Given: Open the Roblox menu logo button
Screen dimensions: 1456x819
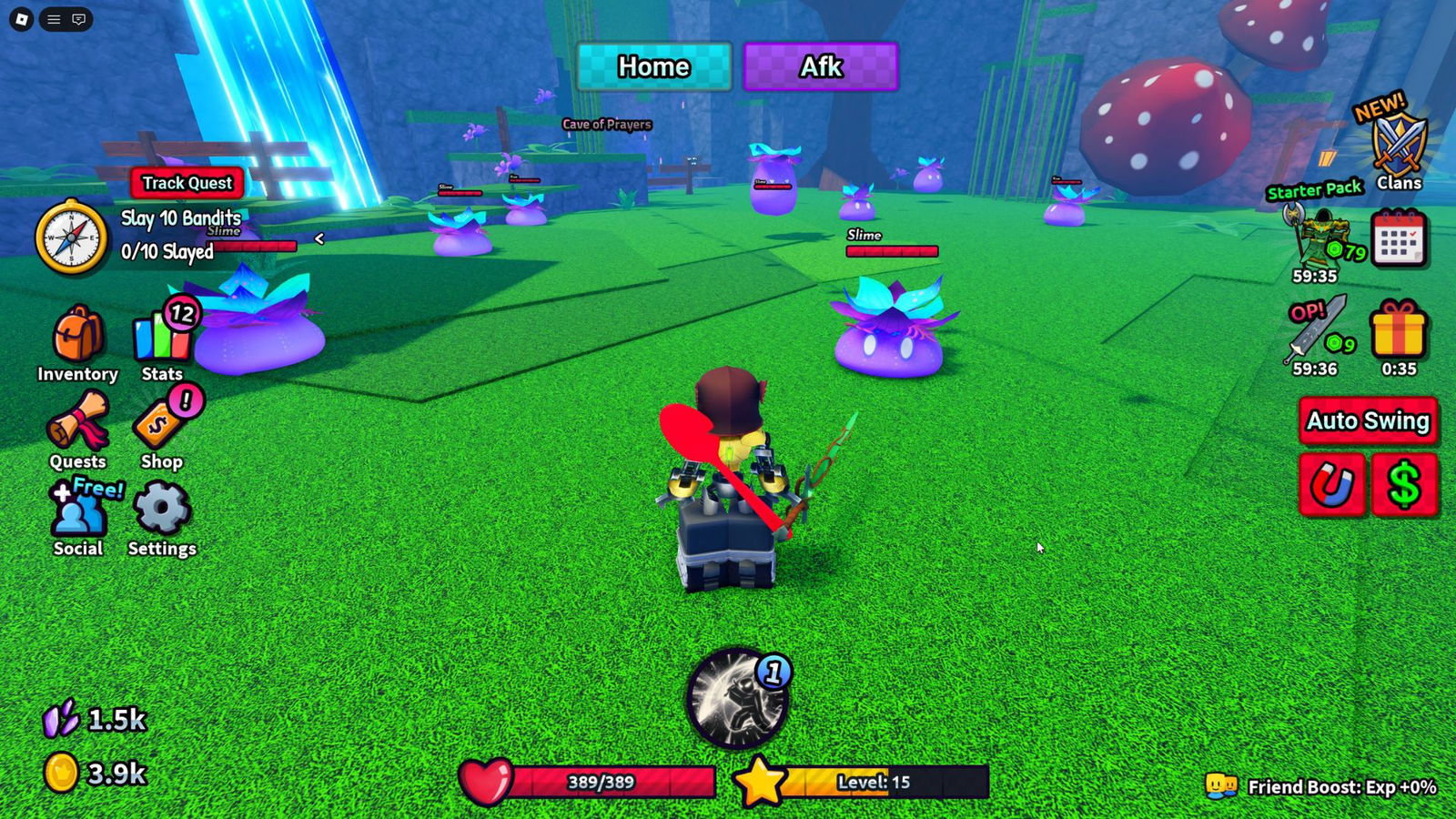Looking at the screenshot, I should [x=22, y=19].
